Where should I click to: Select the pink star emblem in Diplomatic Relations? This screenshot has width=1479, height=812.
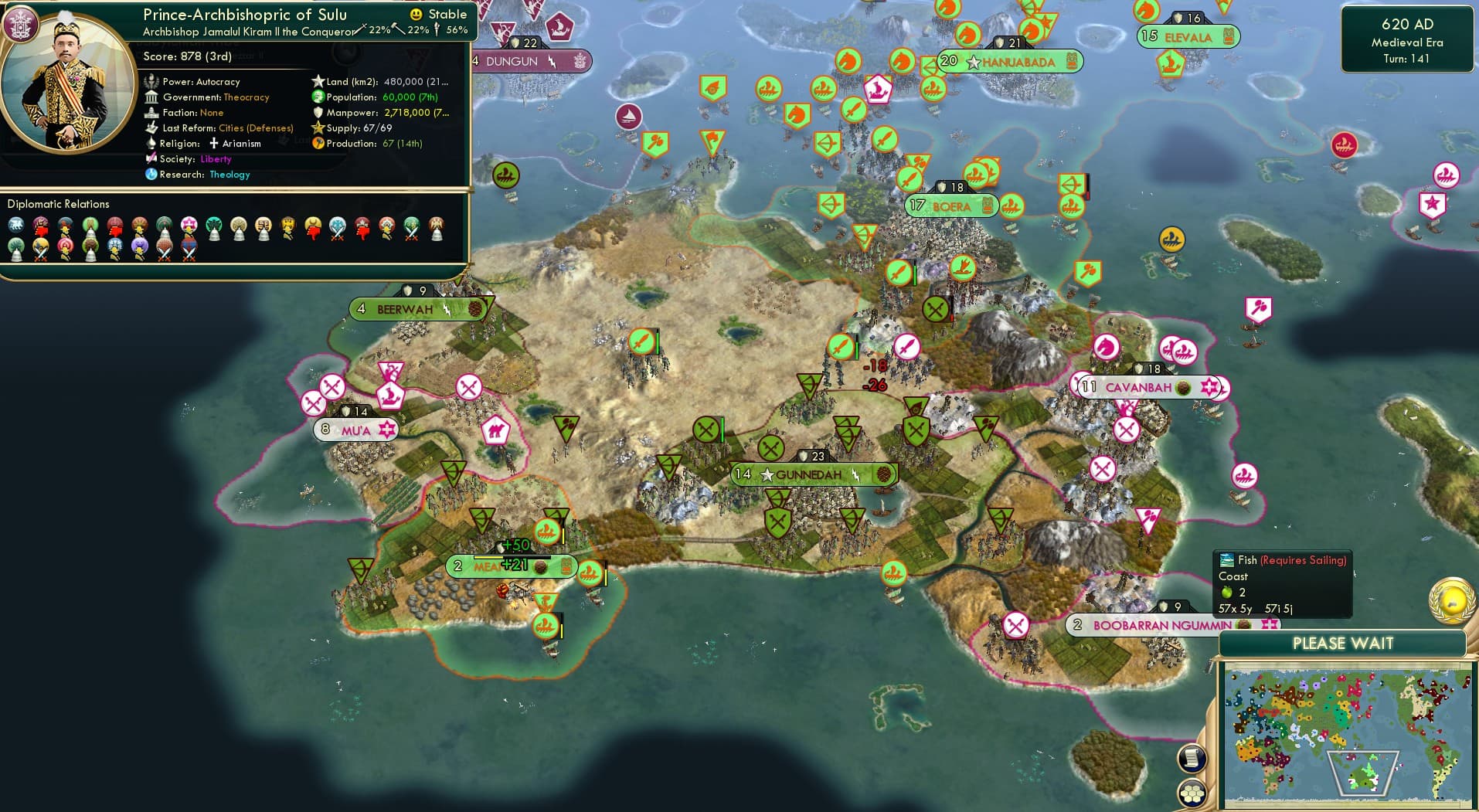click(x=189, y=225)
